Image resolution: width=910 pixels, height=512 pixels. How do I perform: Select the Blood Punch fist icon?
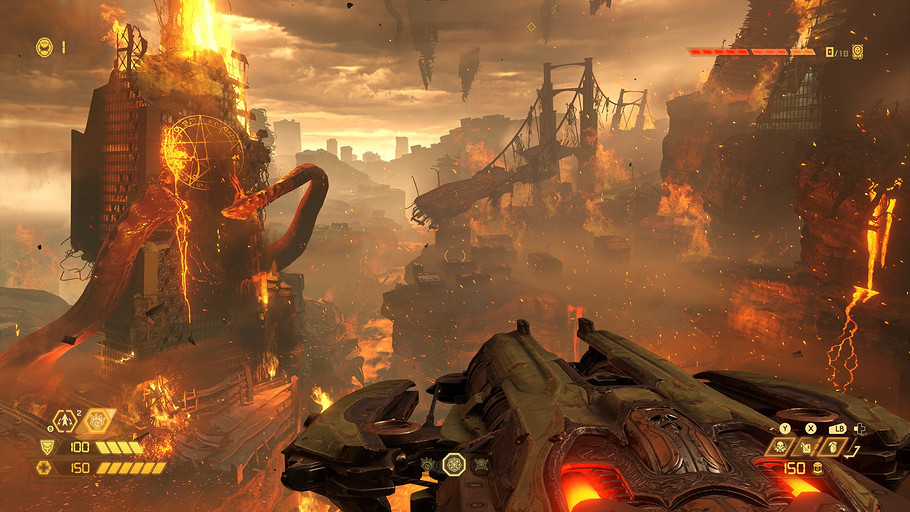point(98,421)
